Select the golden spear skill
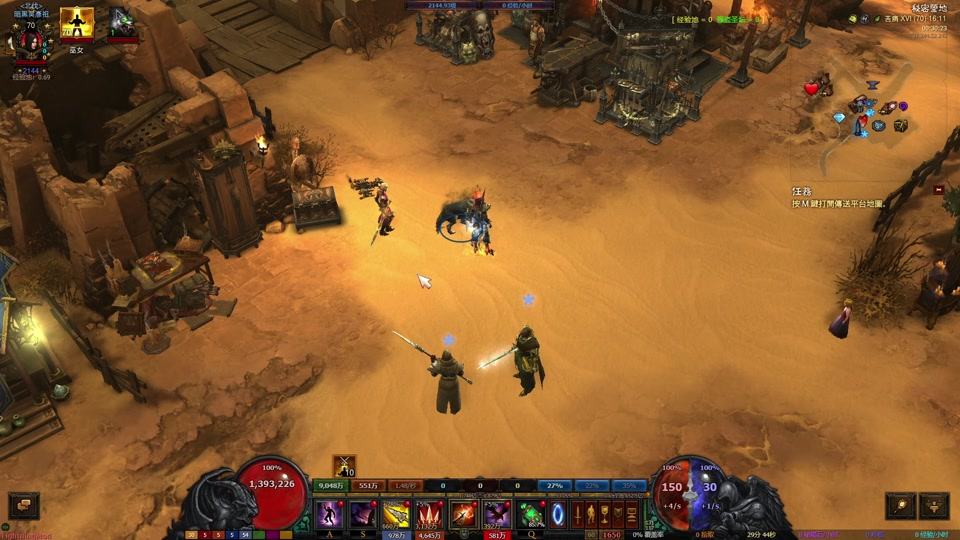 (396, 514)
